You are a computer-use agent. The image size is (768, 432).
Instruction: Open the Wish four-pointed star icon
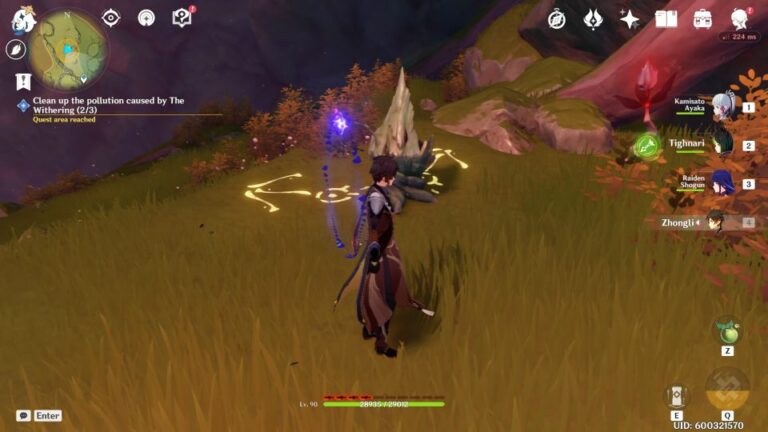(x=630, y=19)
